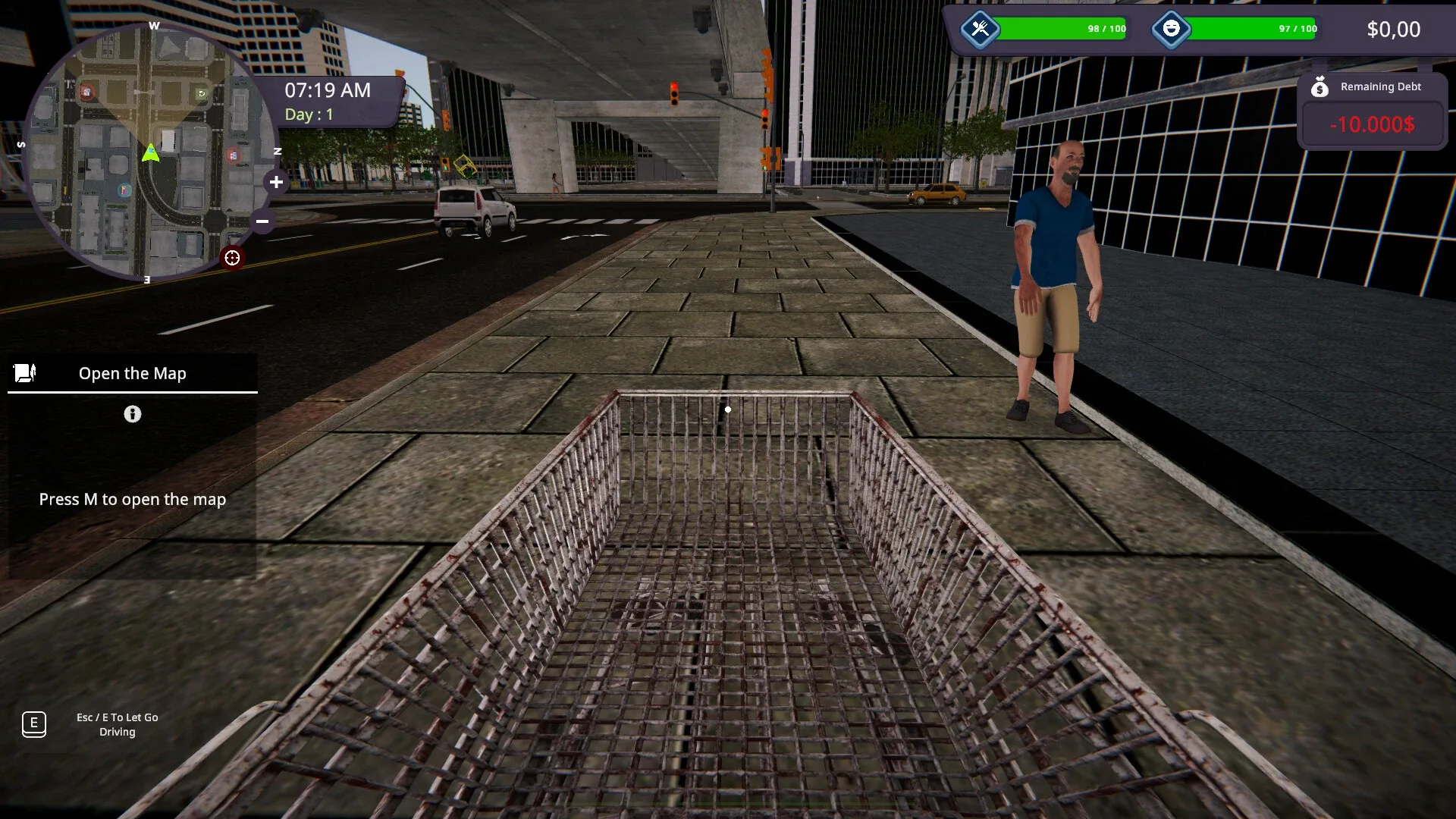Image resolution: width=1456 pixels, height=819 pixels.
Task: Click the info circle icon in the quest panel
Action: coord(133,415)
